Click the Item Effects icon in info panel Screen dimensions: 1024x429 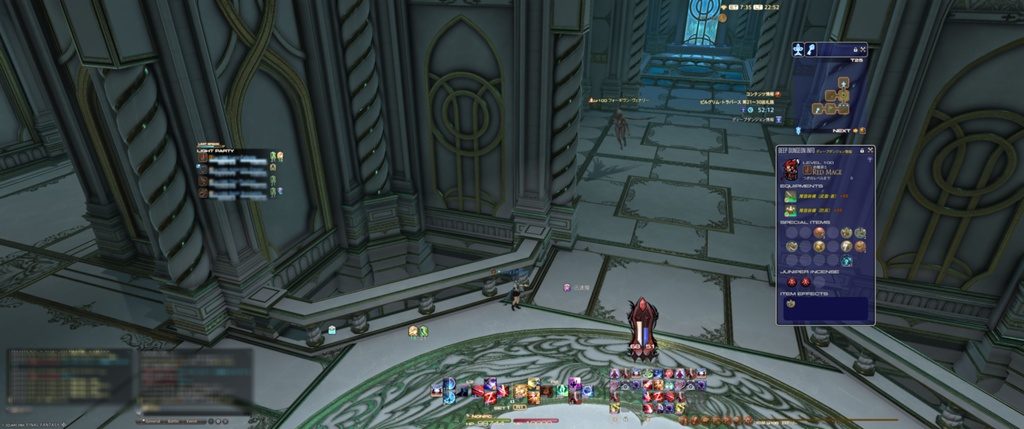pyautogui.click(x=790, y=304)
